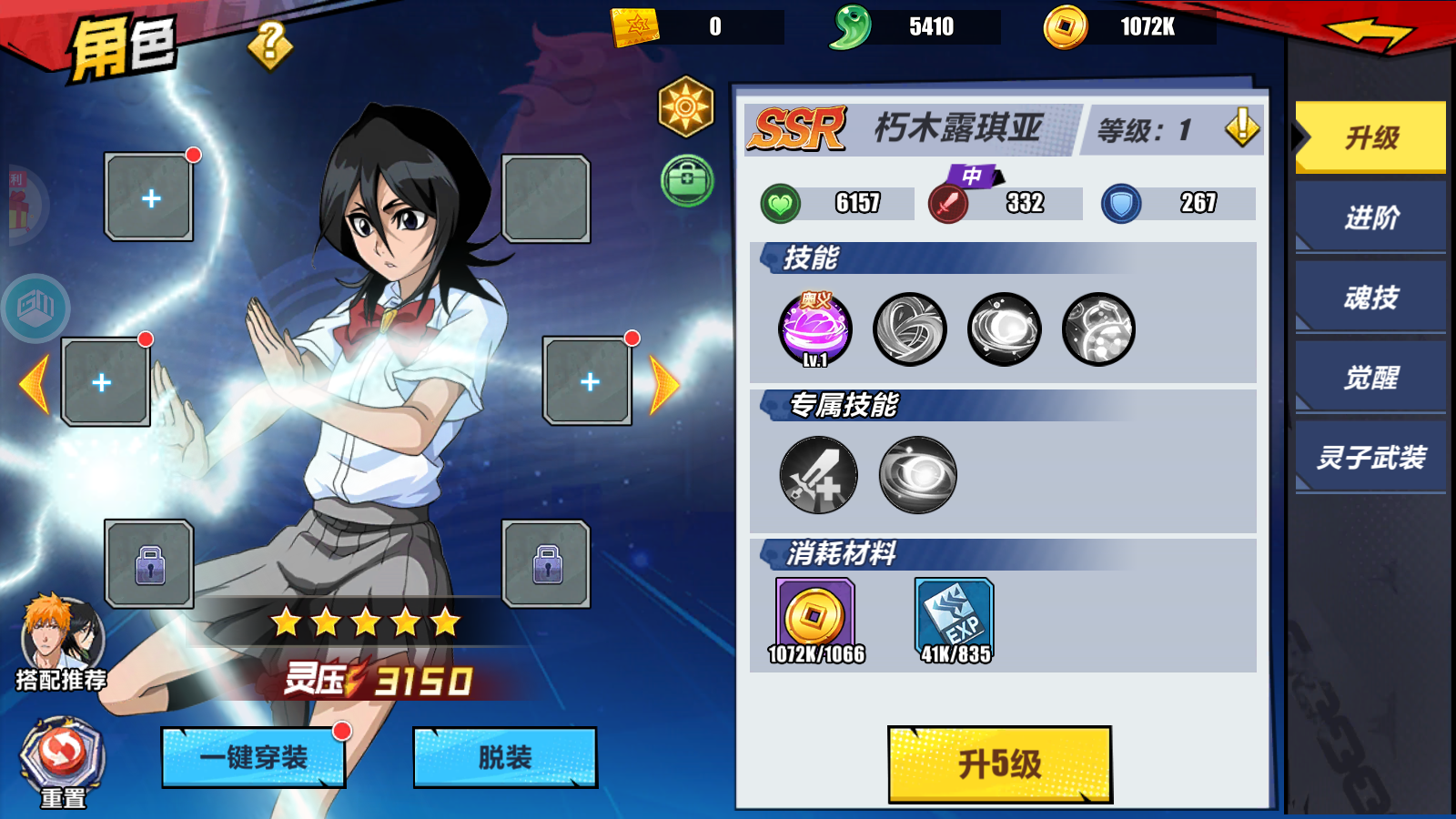Select the 觉醒 tab
This screenshot has width=1456, height=819.
(1370, 377)
